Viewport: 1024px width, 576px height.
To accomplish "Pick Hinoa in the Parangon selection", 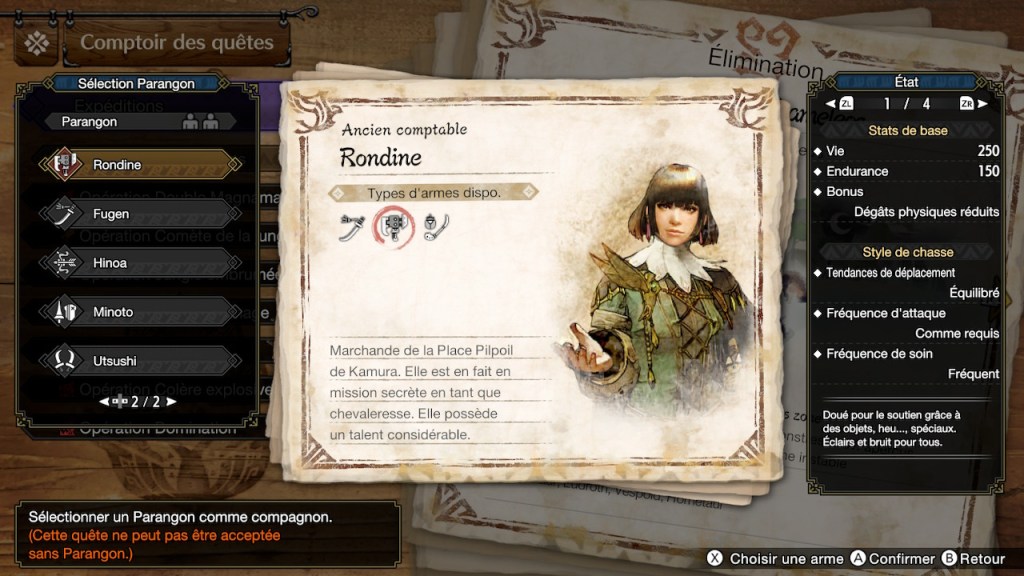I will (140, 262).
